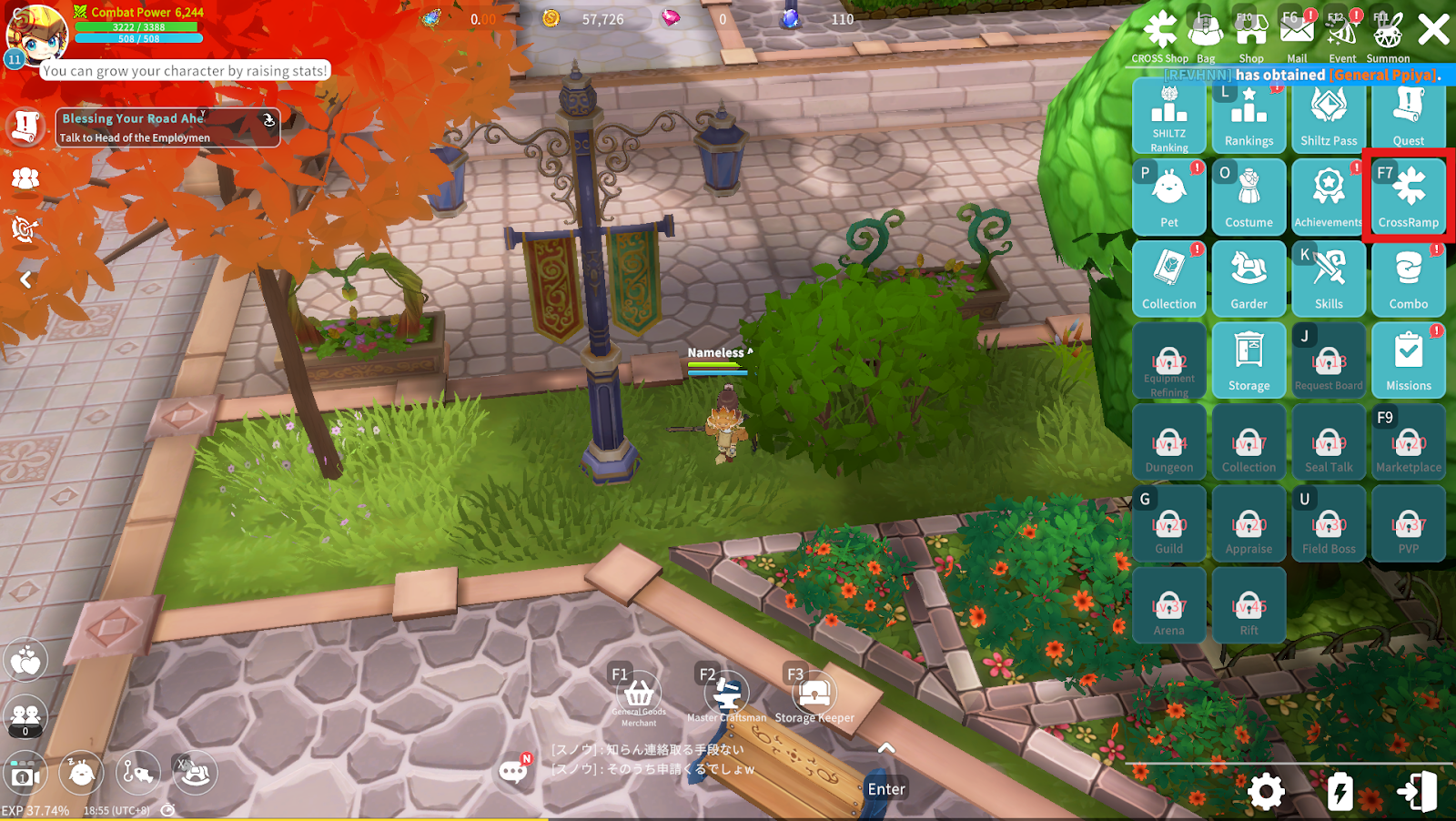The width and height of the screenshot is (1456, 821).
Task: Close the menu with the X button
Action: 1433,30
